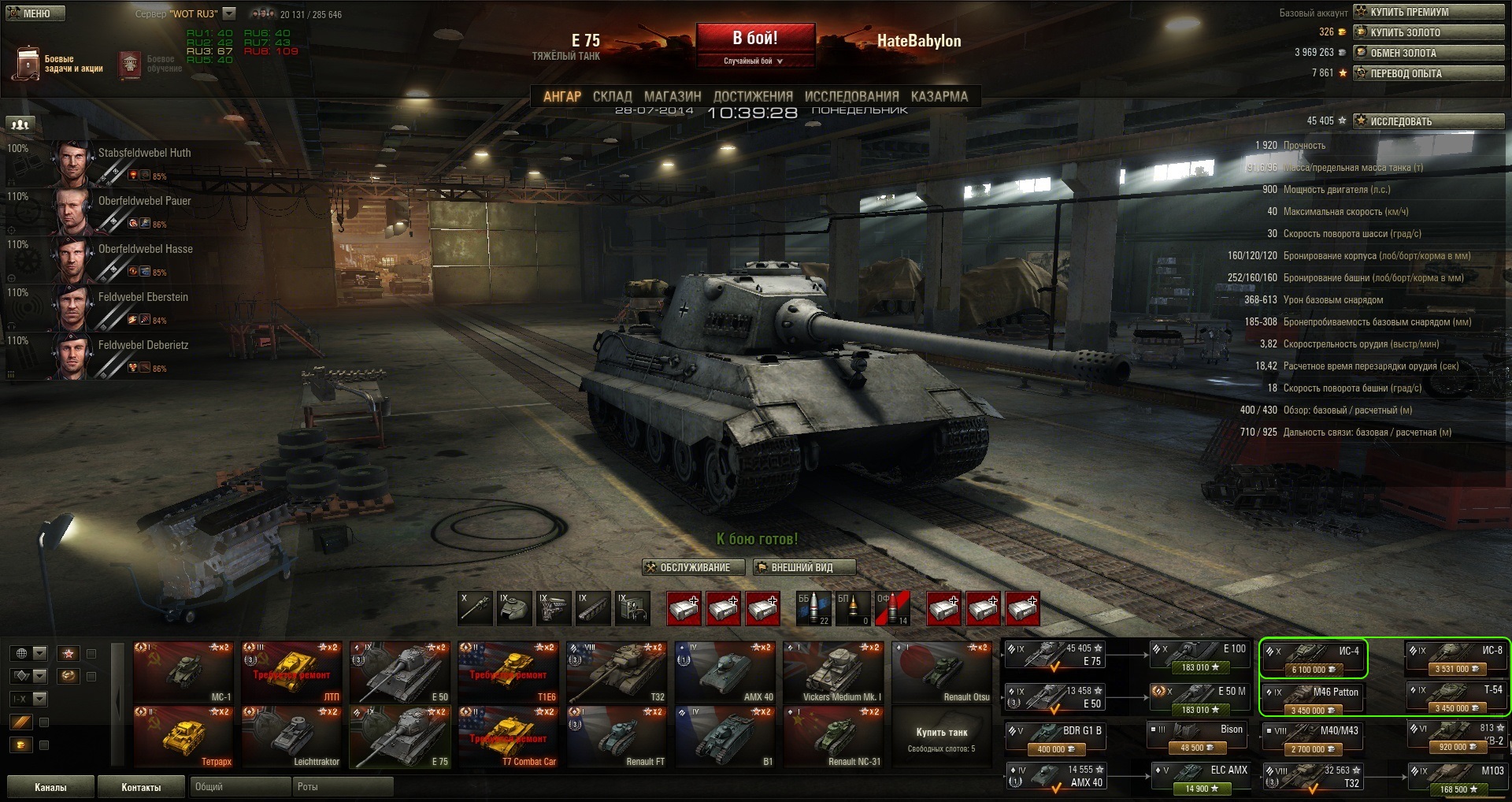Open ОБСЛУЖИВАНИЕ service window

(687, 567)
